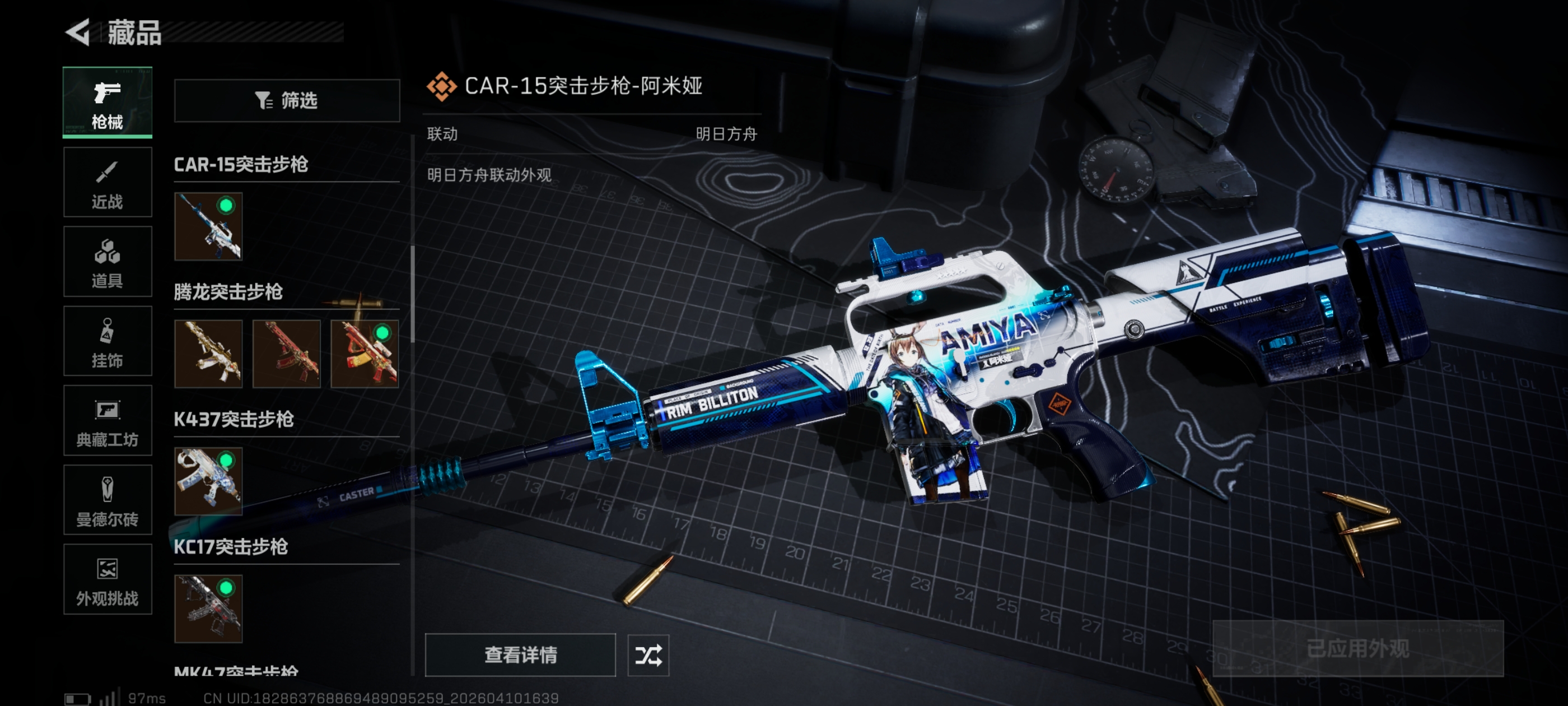
Task: Select the equipped red-gold 腾龙 rifle skin
Action: coord(365,354)
